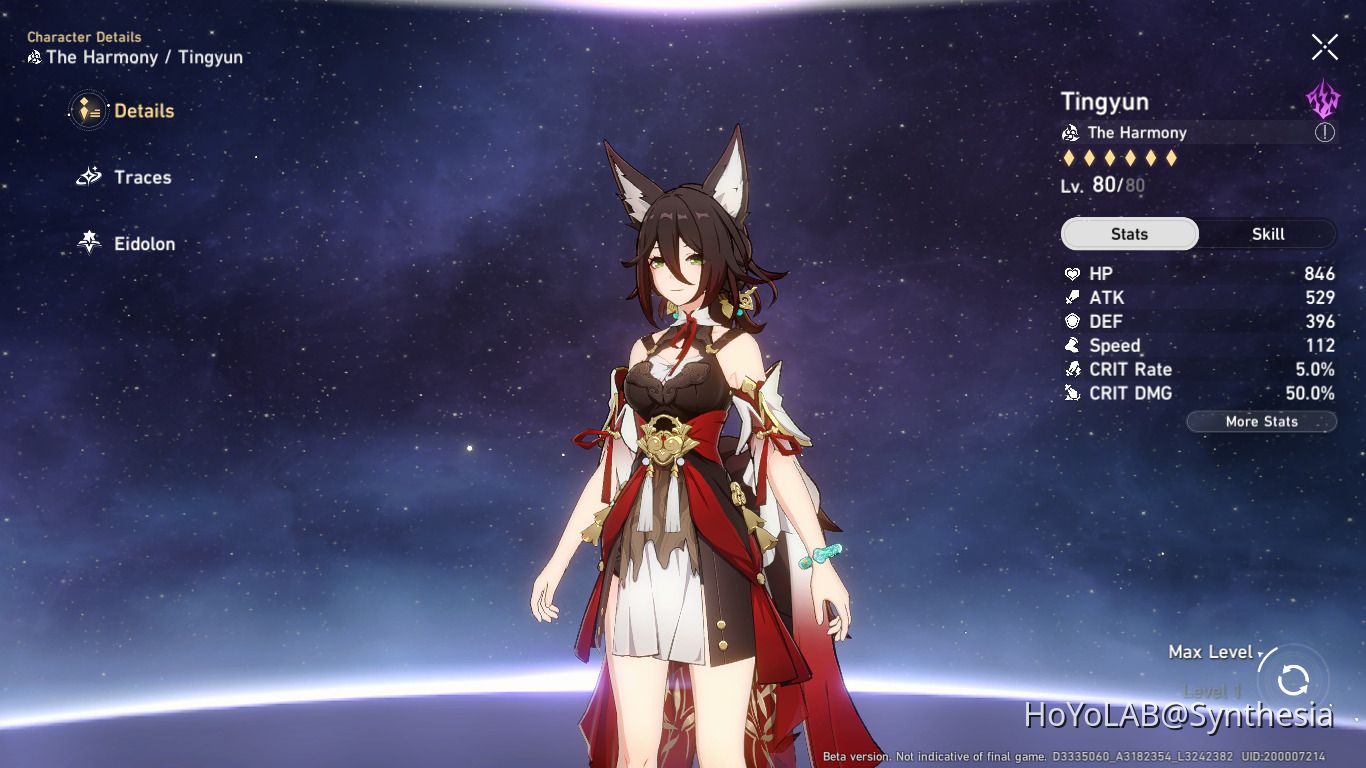Expand the Level 1 selector near Max Level
Screen dimensions: 1366x768
coord(1210,690)
